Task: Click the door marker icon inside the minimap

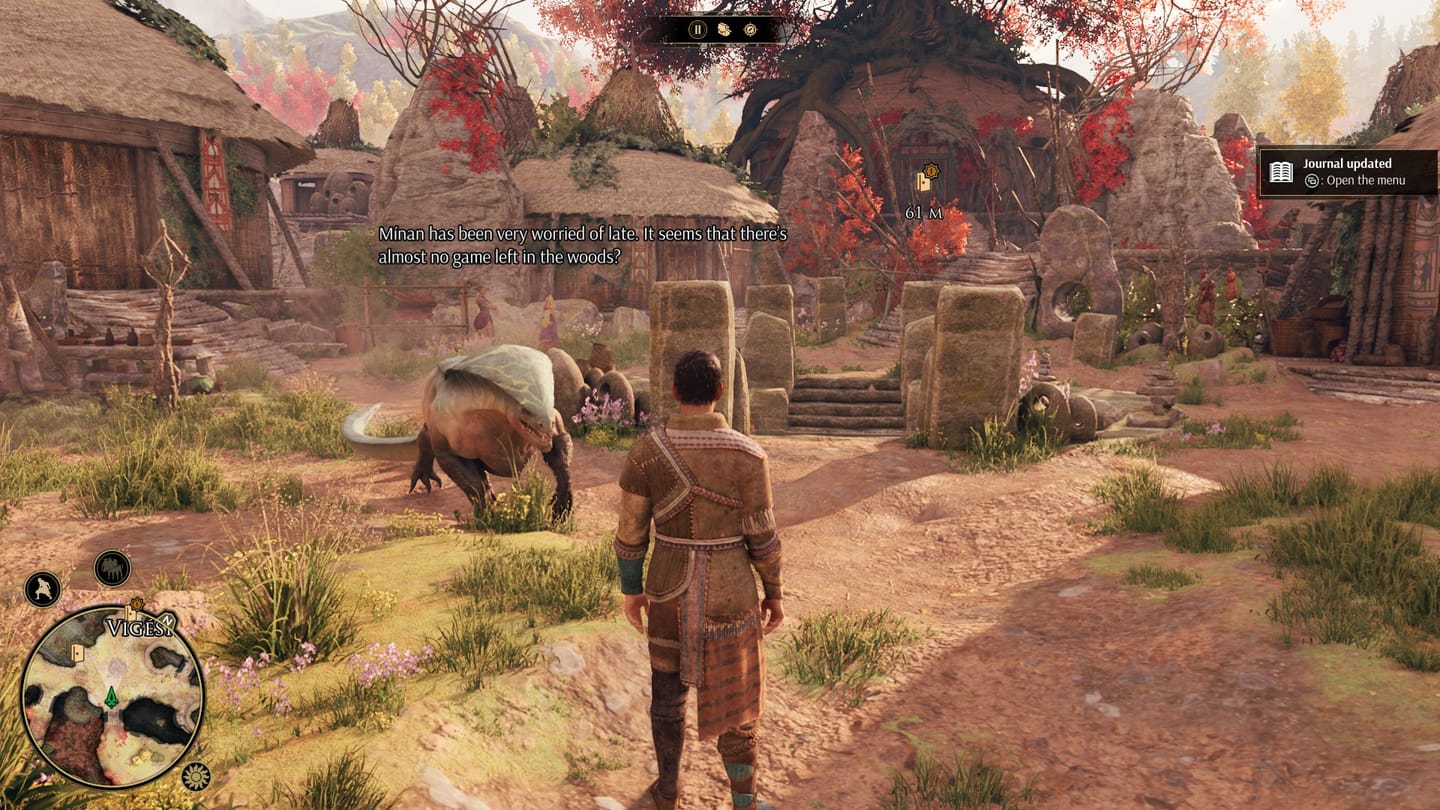Action: pos(78,652)
